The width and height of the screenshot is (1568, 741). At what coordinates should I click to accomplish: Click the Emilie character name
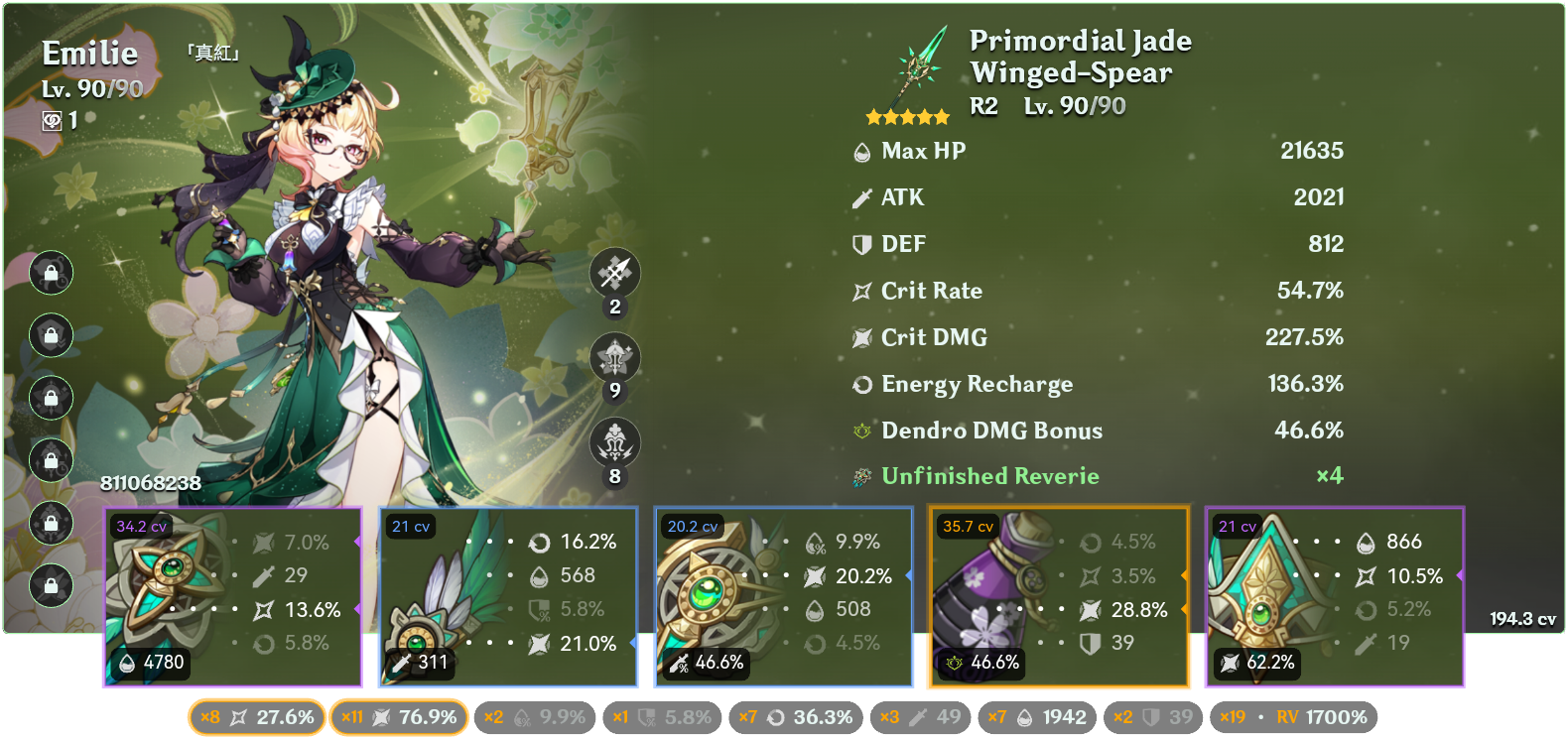[87, 55]
